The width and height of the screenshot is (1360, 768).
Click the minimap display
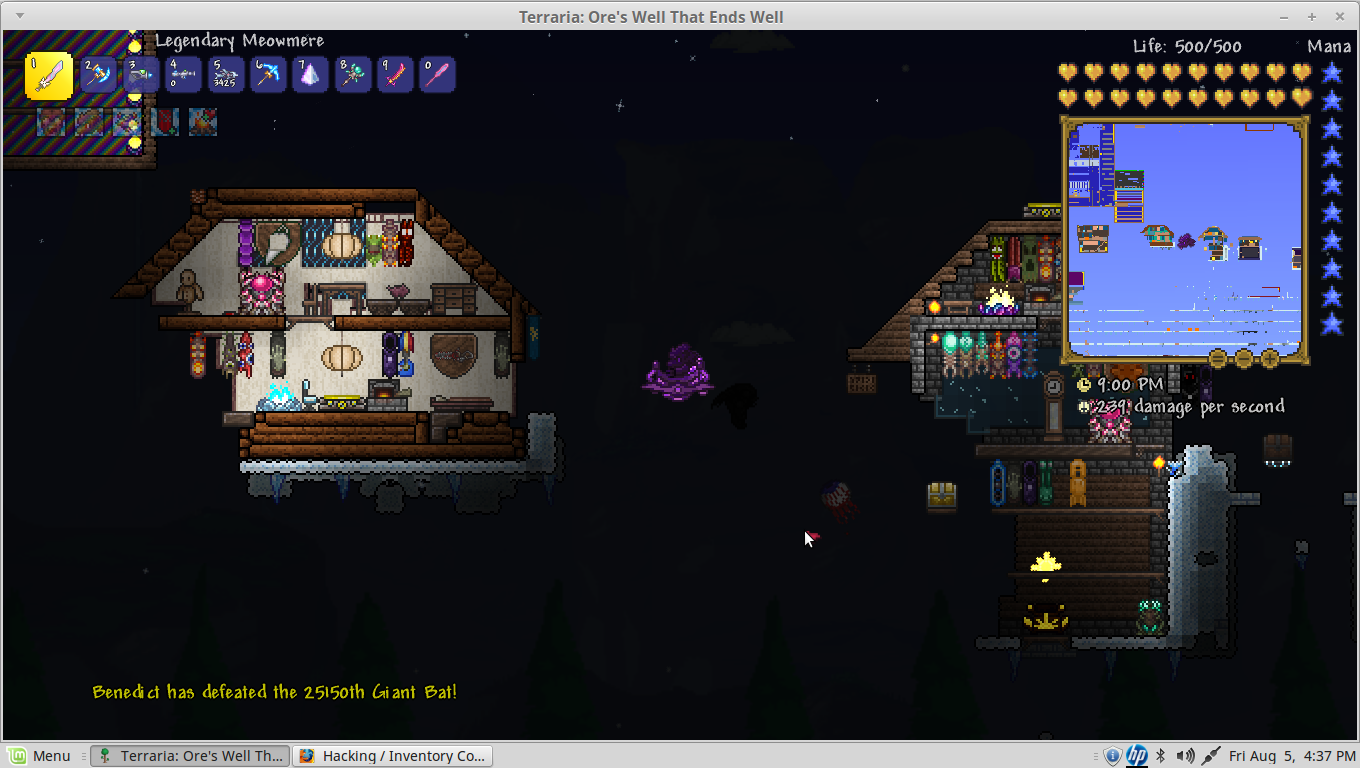tap(1184, 238)
